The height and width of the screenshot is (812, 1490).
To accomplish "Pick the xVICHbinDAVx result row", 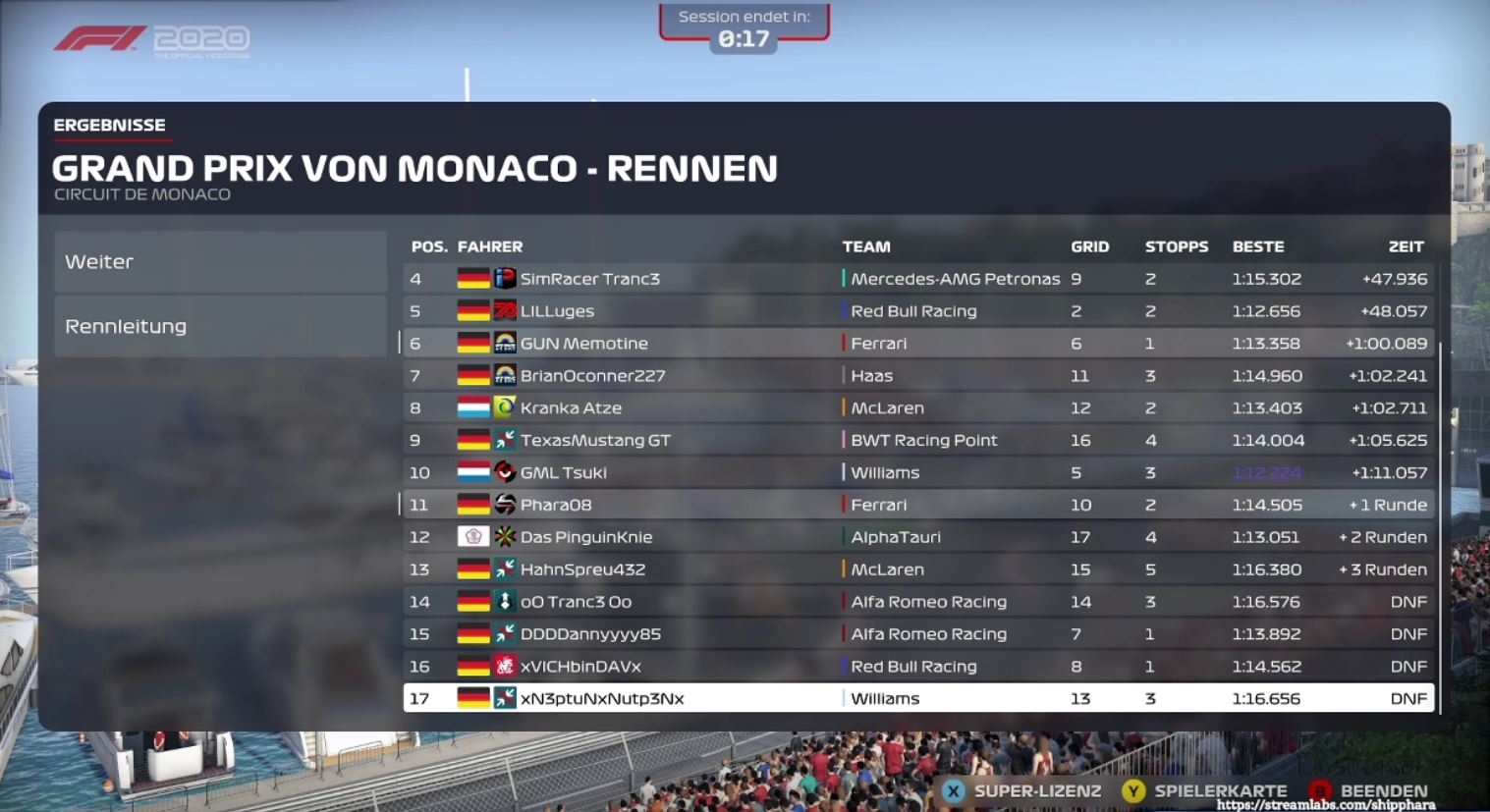I will click(x=917, y=667).
